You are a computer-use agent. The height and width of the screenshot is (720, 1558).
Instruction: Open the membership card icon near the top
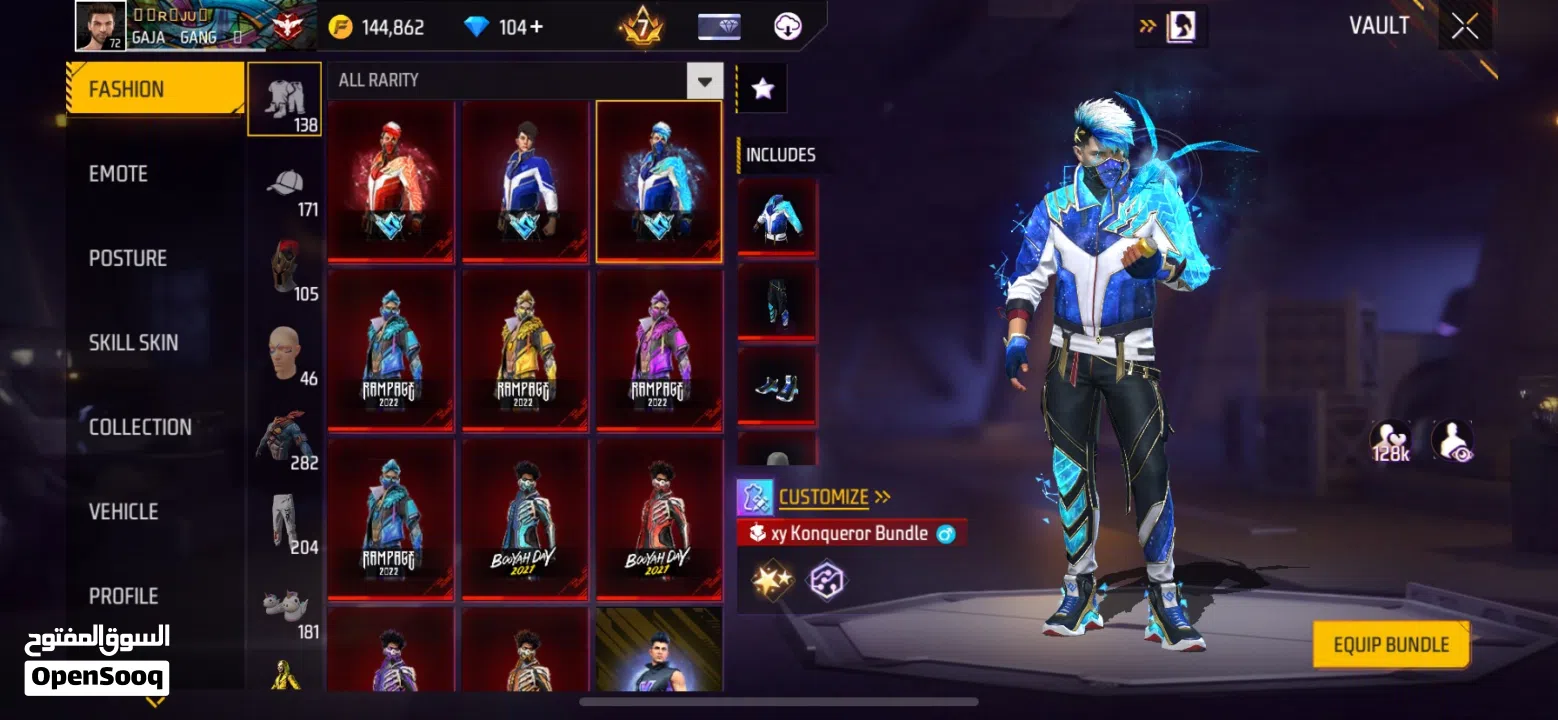pyautogui.click(x=717, y=26)
